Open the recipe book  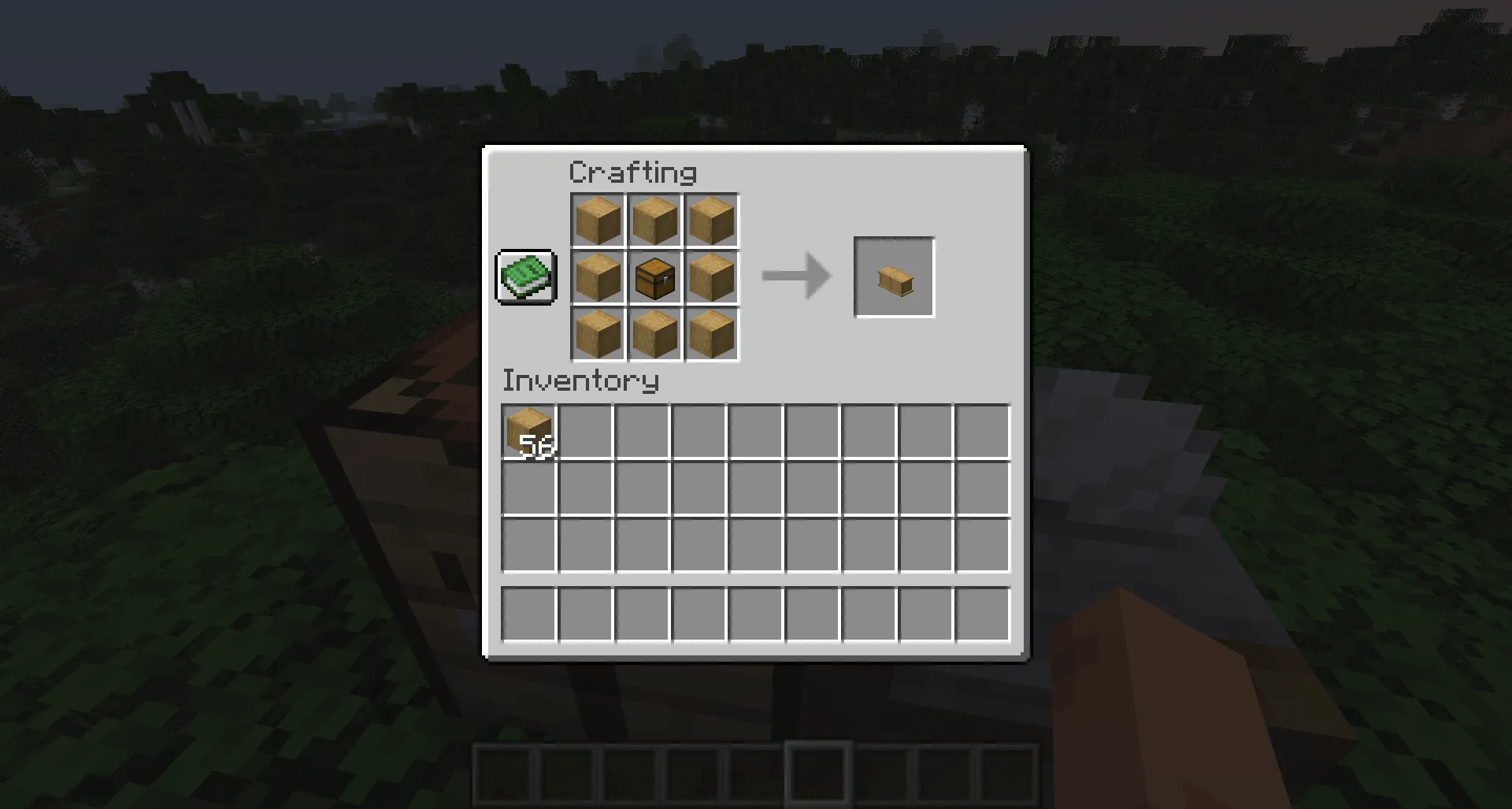tap(525, 277)
